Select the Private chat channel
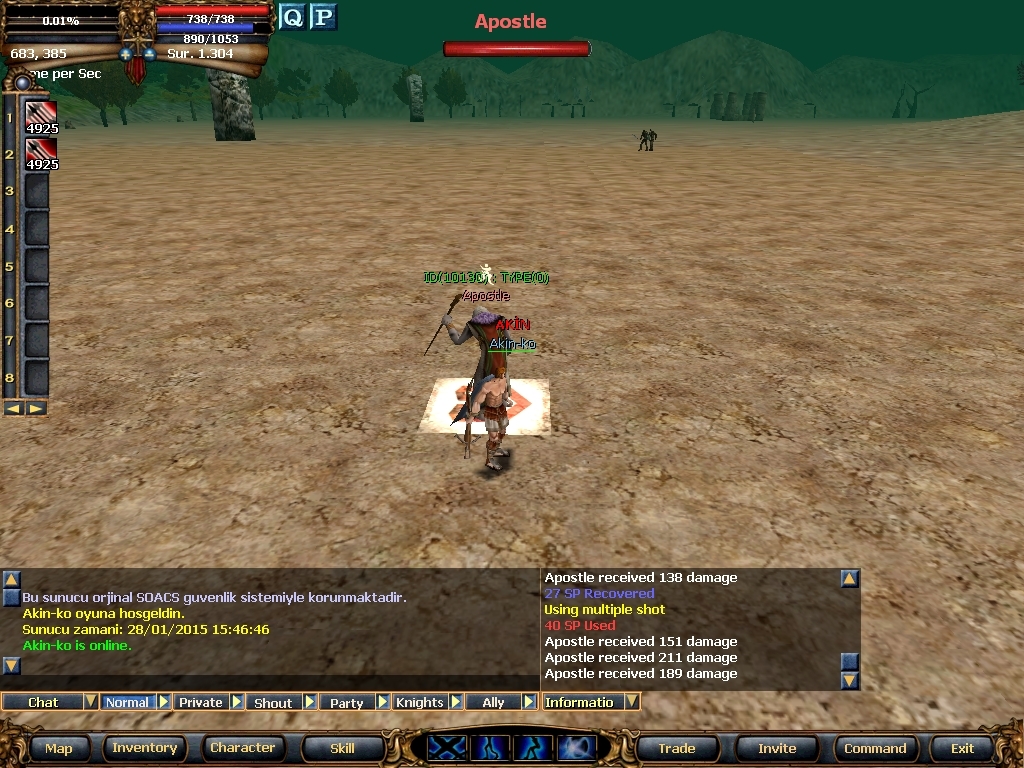Viewport: 1024px width, 768px height. point(200,702)
